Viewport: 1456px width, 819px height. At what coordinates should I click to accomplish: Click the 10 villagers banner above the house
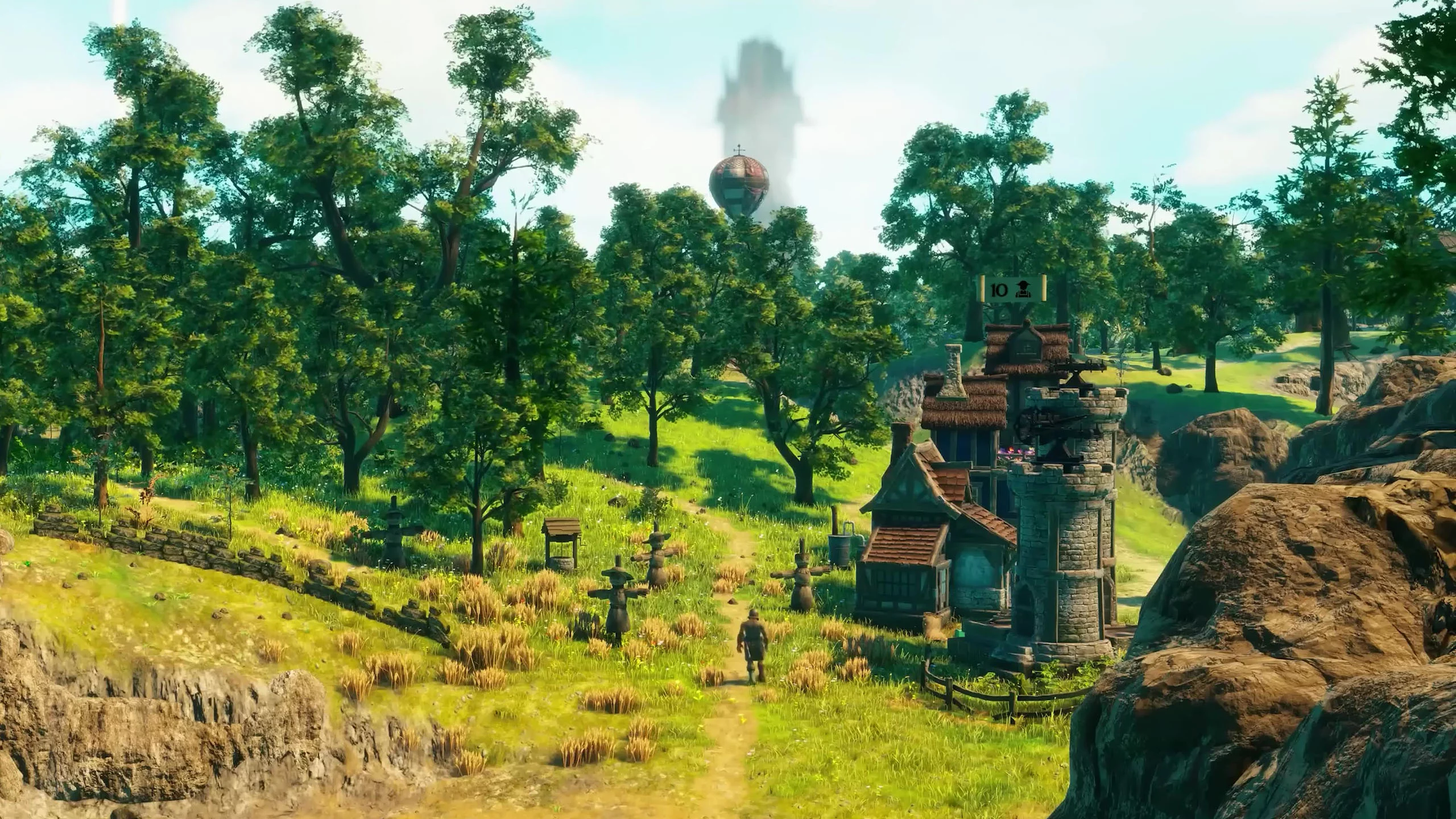[x=1013, y=290]
